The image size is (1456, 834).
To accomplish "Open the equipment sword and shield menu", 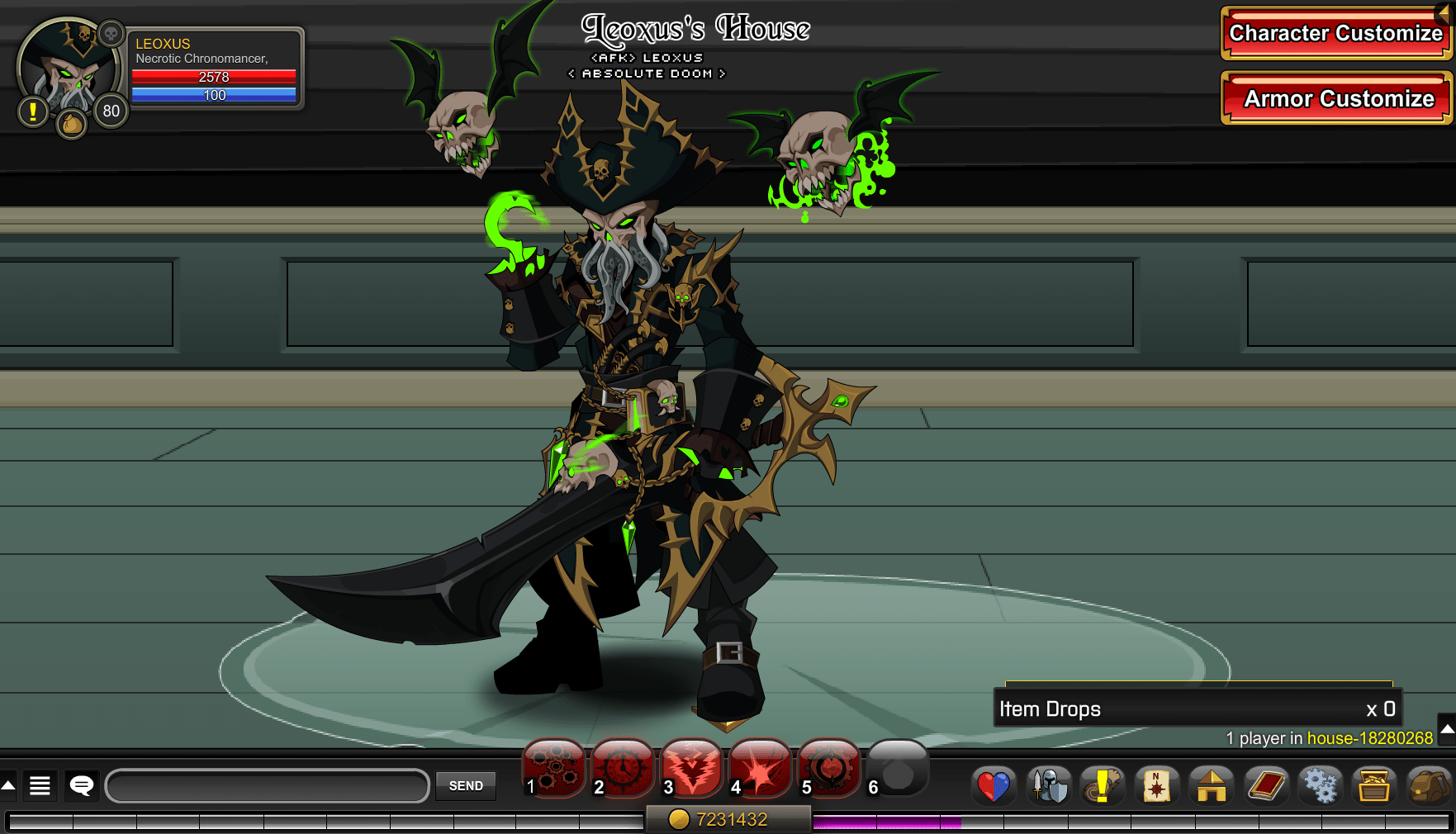I will point(1048,786).
